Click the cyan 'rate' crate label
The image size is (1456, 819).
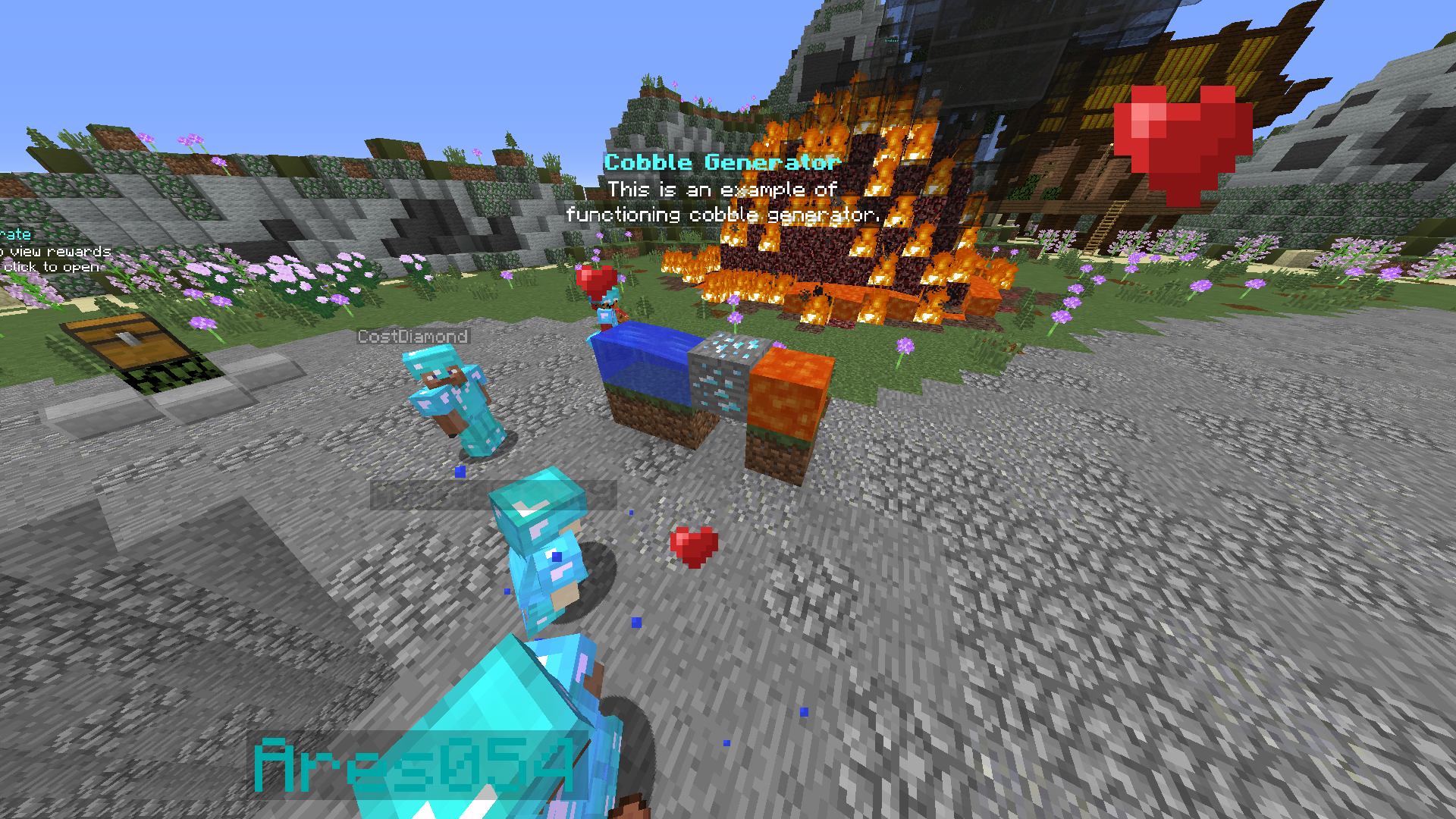17,234
